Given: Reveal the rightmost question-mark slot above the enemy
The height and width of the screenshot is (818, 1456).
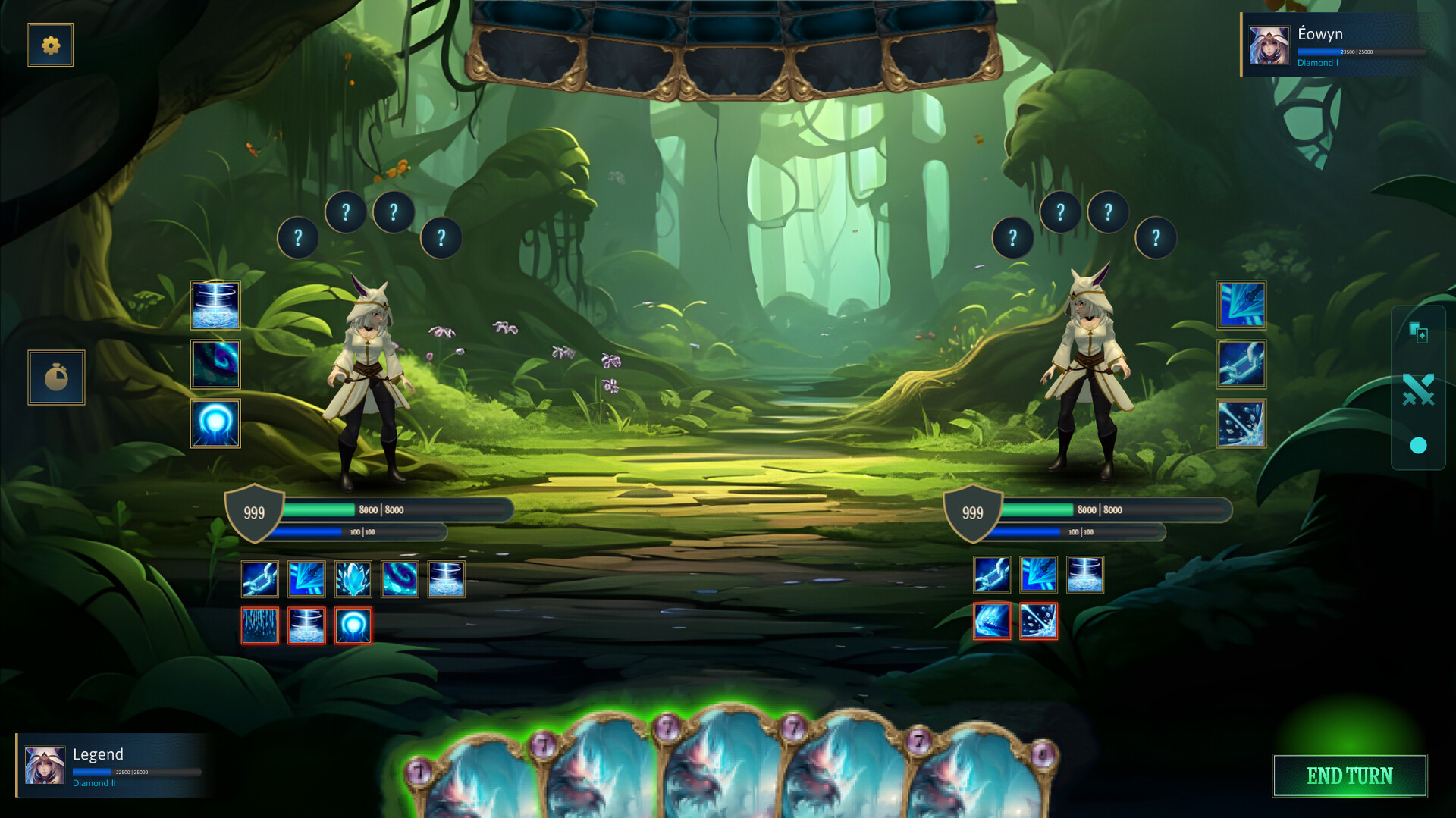Looking at the screenshot, I should pyautogui.click(x=1155, y=237).
